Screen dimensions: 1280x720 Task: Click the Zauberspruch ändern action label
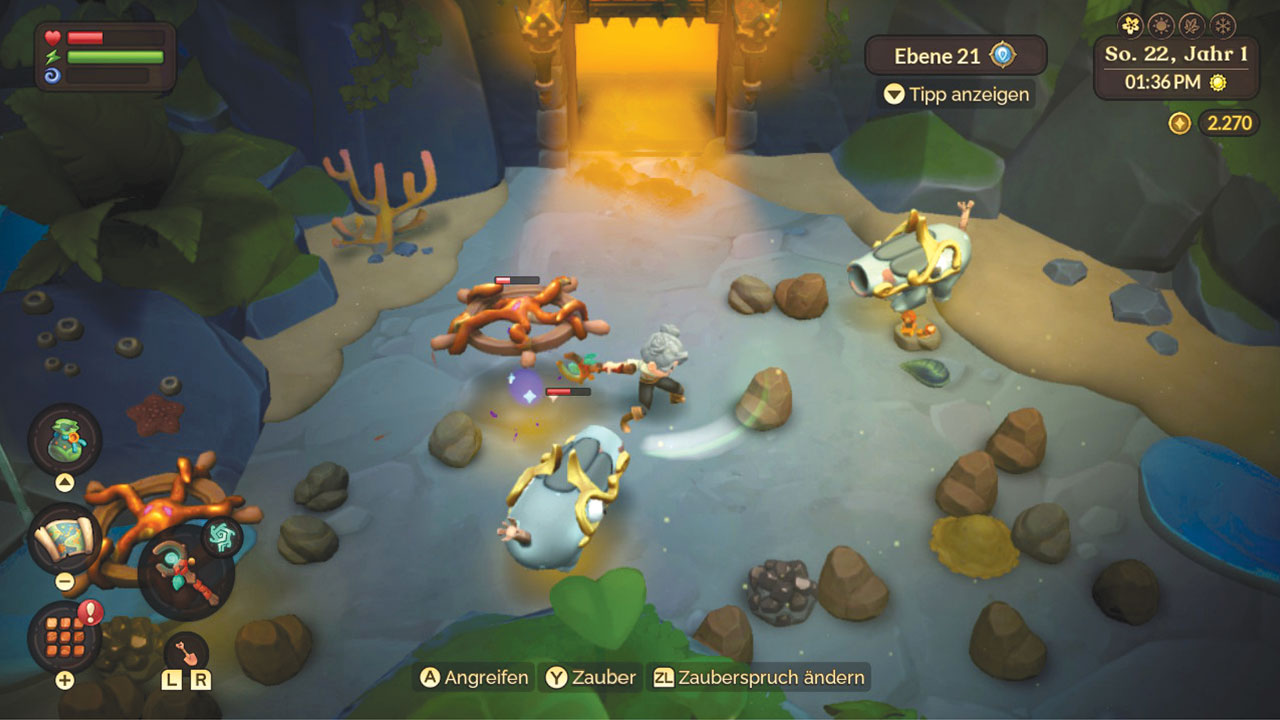pos(759,677)
